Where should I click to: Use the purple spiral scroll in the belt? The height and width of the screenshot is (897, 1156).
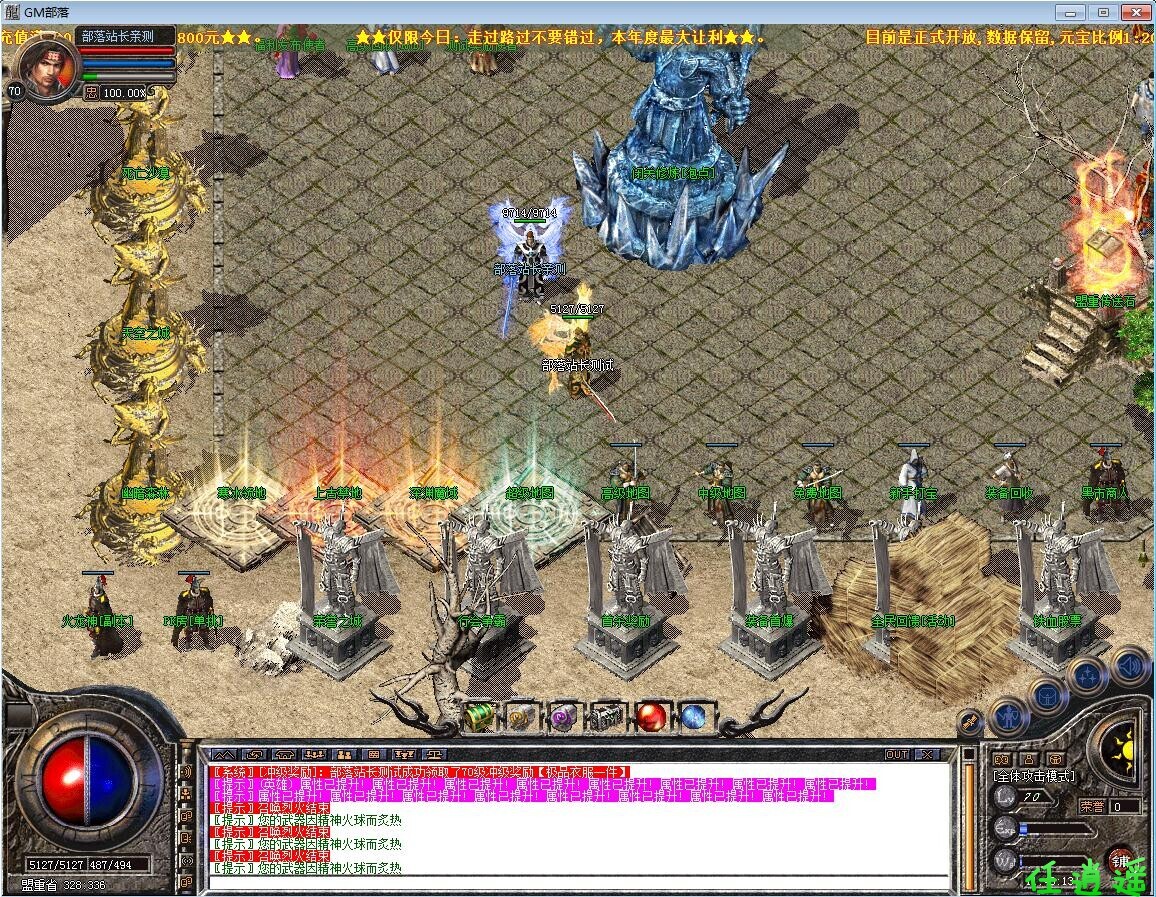click(x=563, y=716)
